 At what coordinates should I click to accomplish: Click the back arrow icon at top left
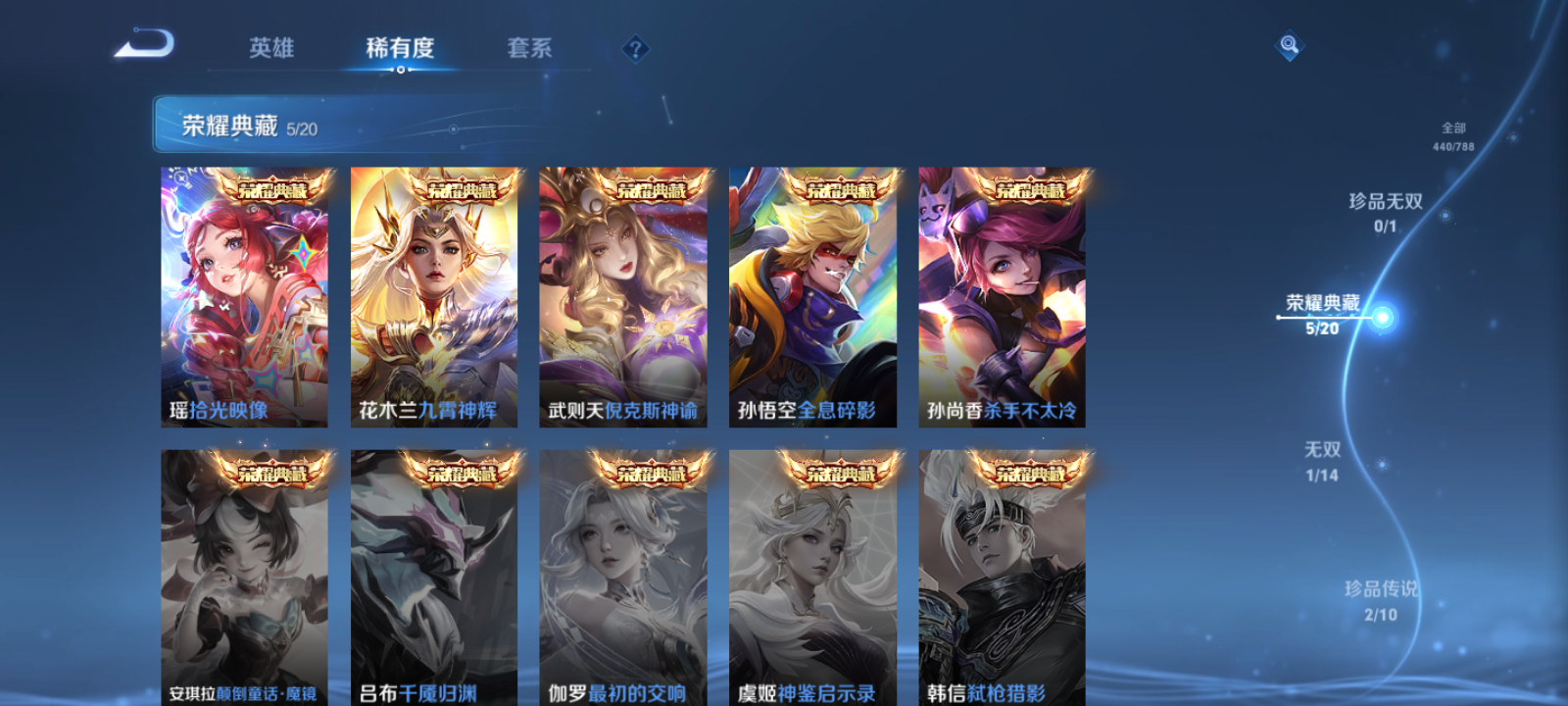pos(143,45)
